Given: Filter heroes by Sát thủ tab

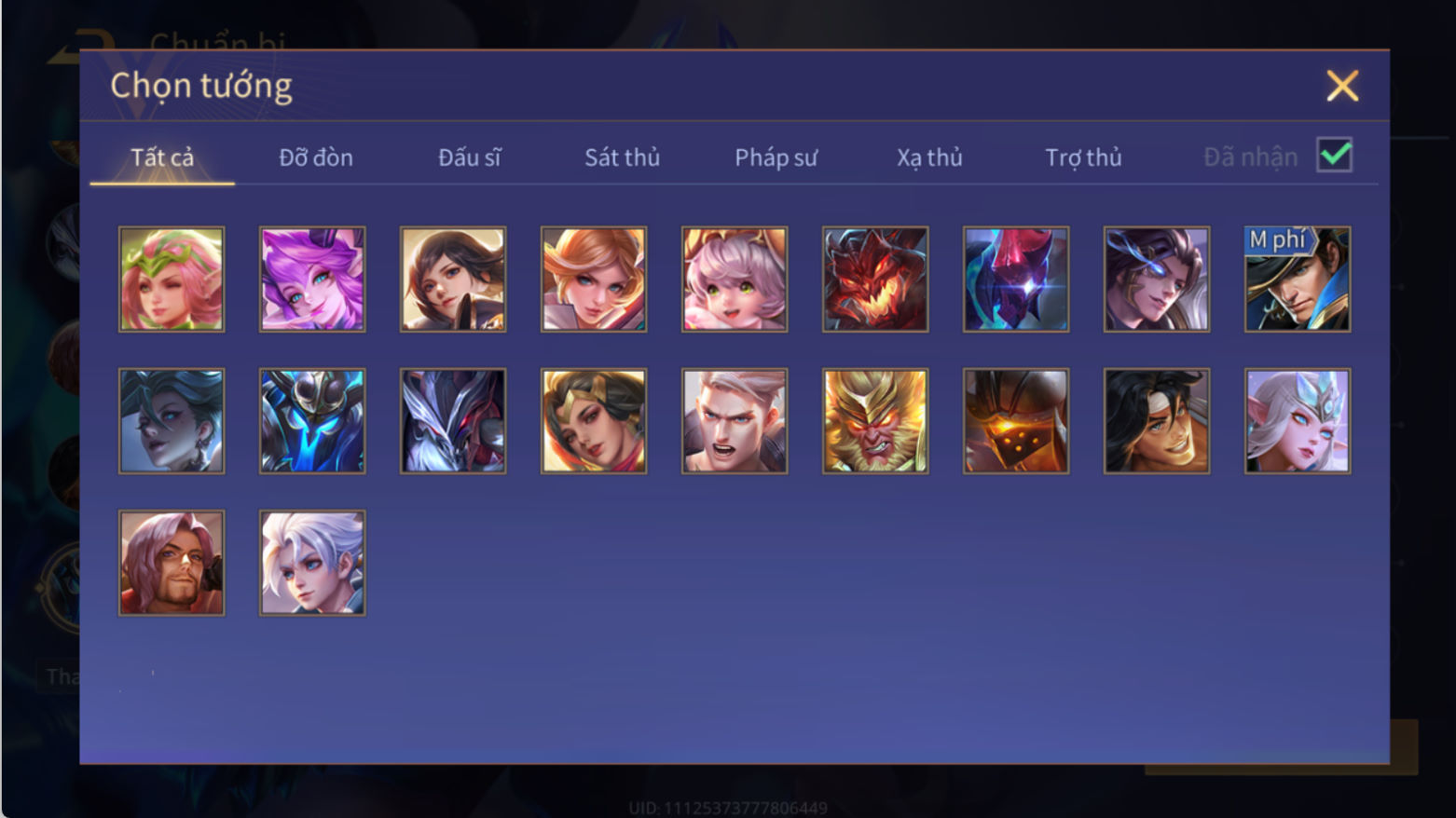Looking at the screenshot, I should (622, 157).
